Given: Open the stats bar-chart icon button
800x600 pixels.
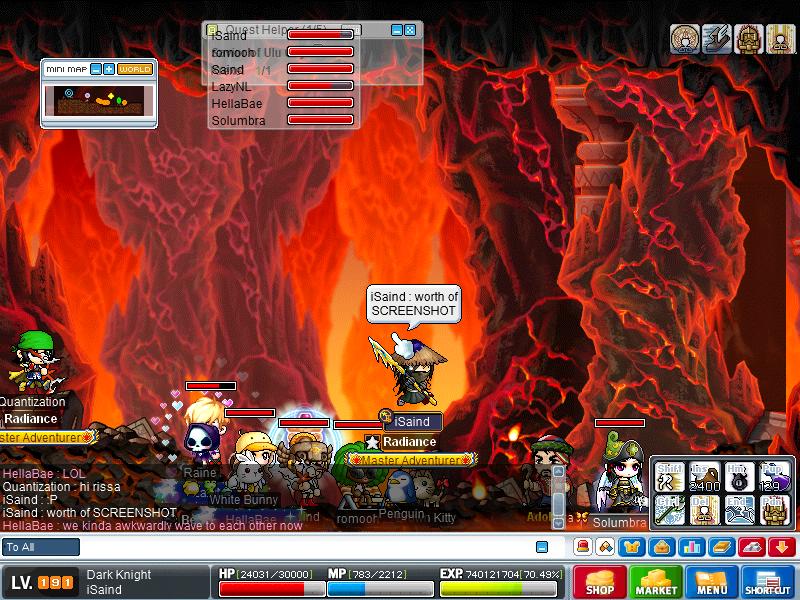Looking at the screenshot, I should click(691, 547).
